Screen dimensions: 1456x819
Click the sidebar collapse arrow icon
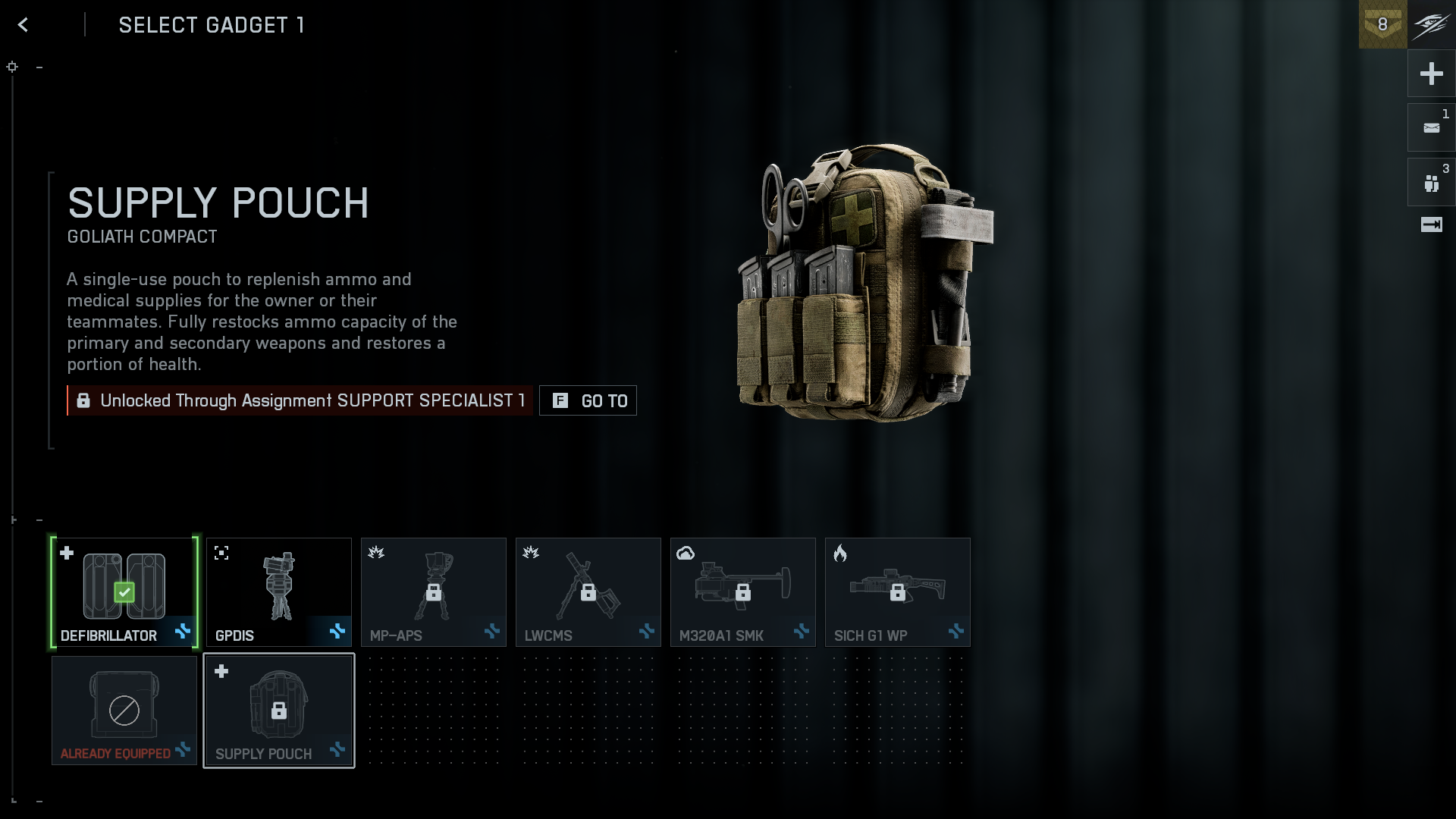pyautogui.click(x=1431, y=224)
